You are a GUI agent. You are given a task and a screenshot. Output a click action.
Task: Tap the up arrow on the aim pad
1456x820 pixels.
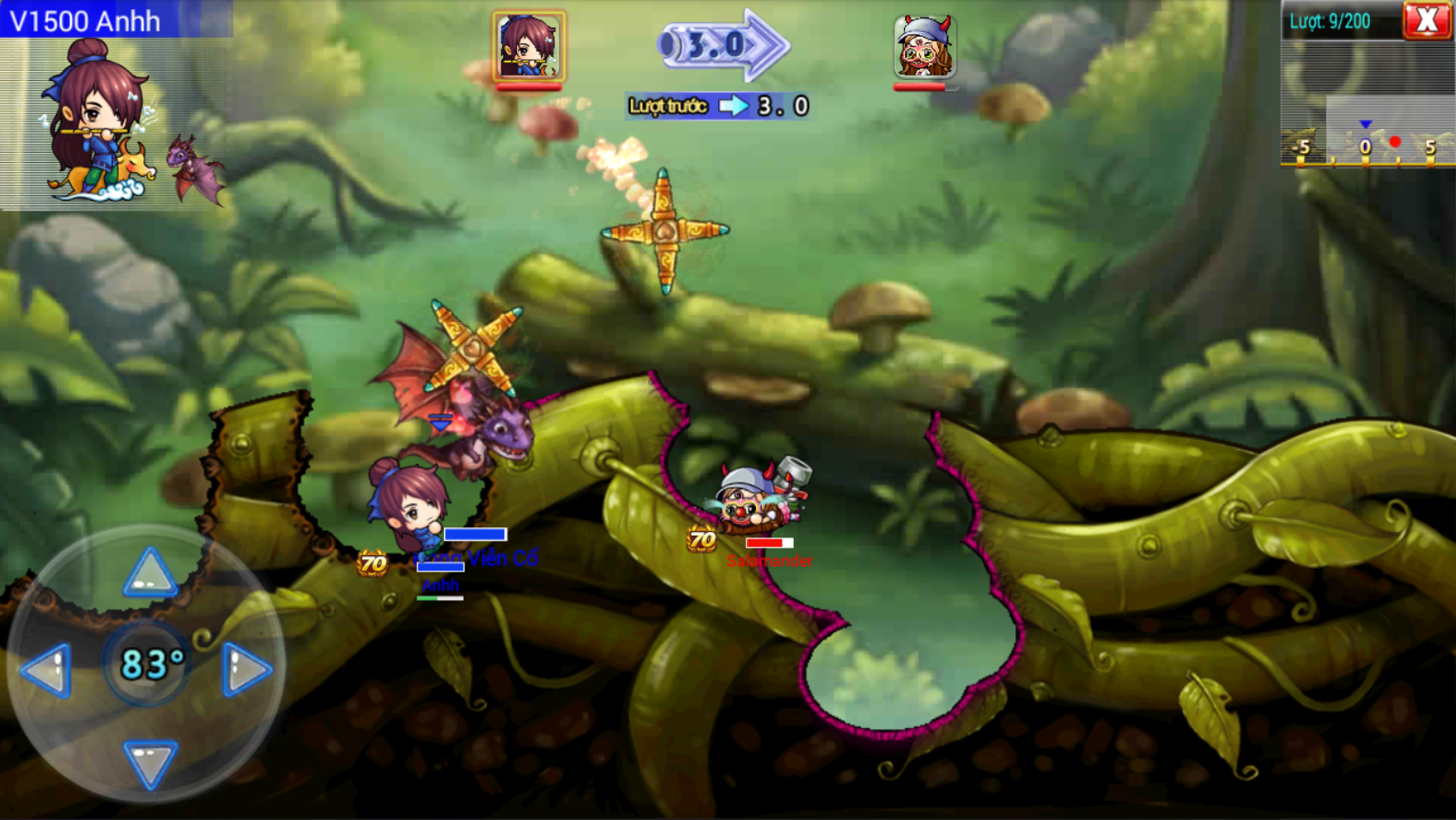[150, 573]
